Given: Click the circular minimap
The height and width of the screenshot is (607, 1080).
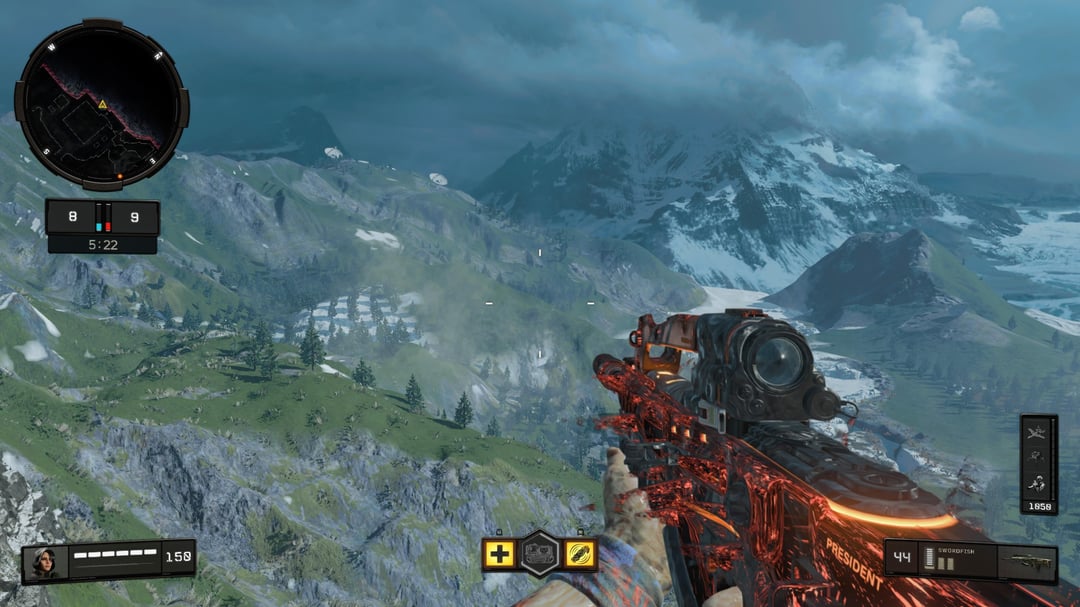Looking at the screenshot, I should click(x=101, y=104).
